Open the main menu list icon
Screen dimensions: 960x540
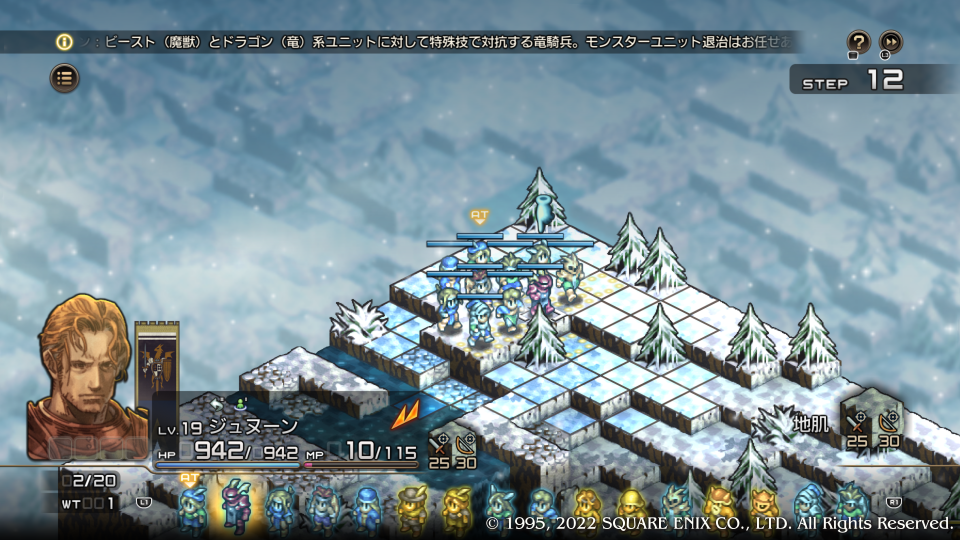point(64,77)
